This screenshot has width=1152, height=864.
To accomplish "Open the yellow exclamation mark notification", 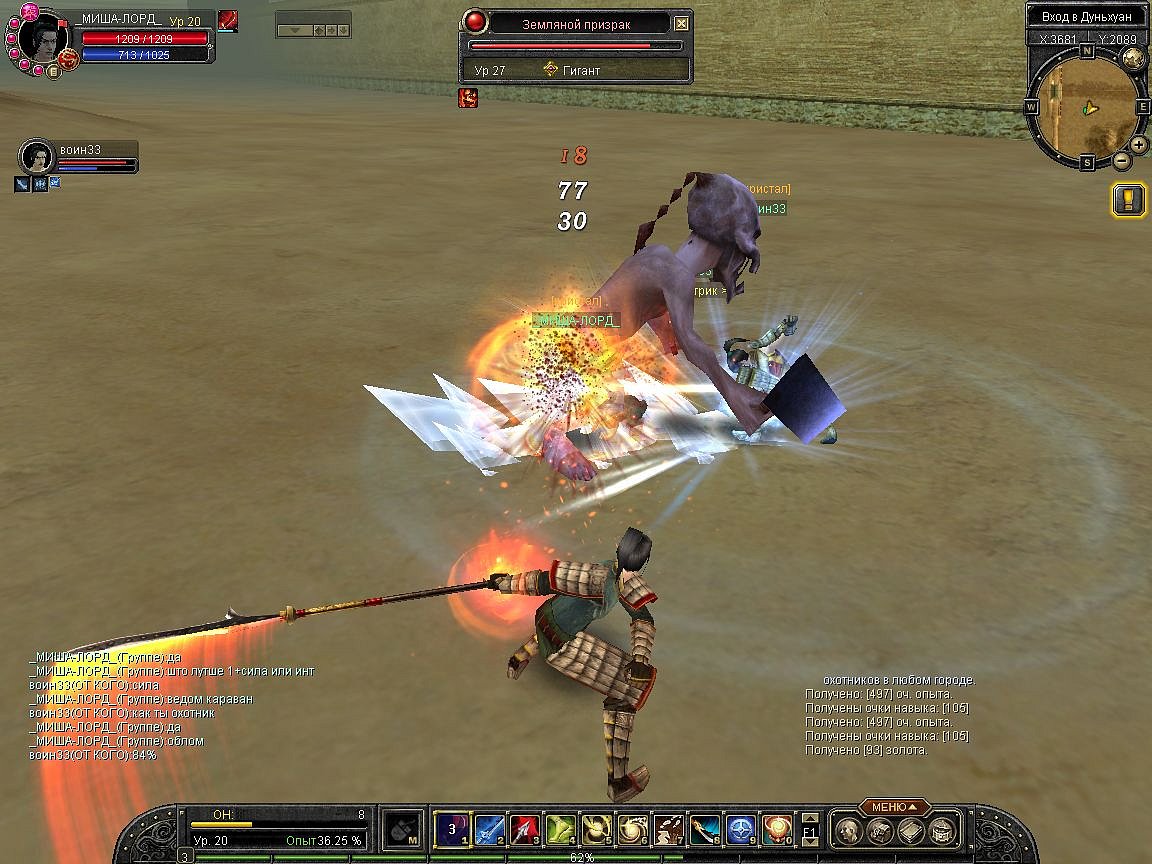I will 1128,199.
